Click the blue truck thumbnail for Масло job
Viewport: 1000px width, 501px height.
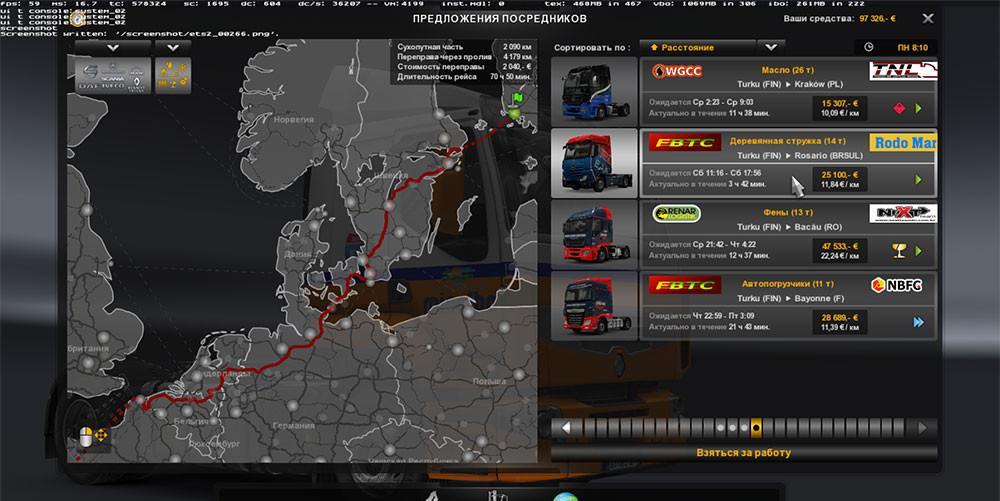point(592,91)
